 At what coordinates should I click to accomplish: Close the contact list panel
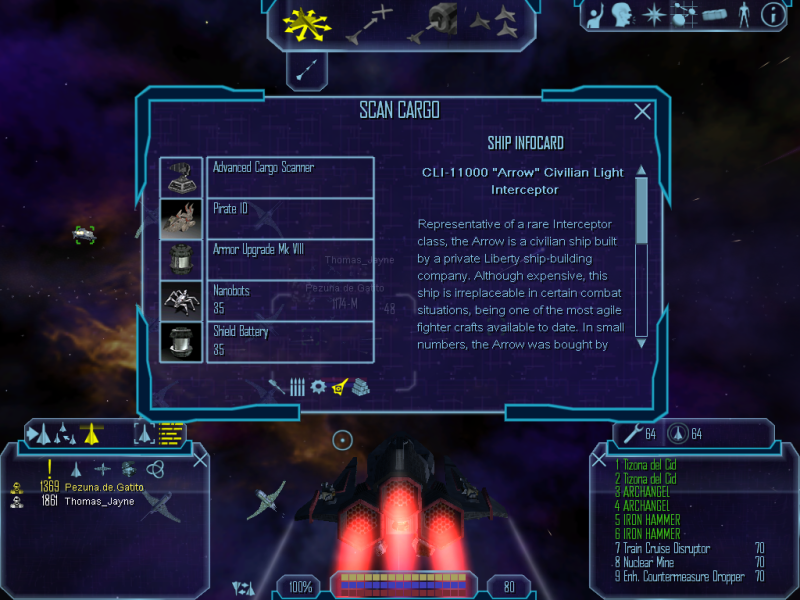pyautogui.click(x=200, y=460)
